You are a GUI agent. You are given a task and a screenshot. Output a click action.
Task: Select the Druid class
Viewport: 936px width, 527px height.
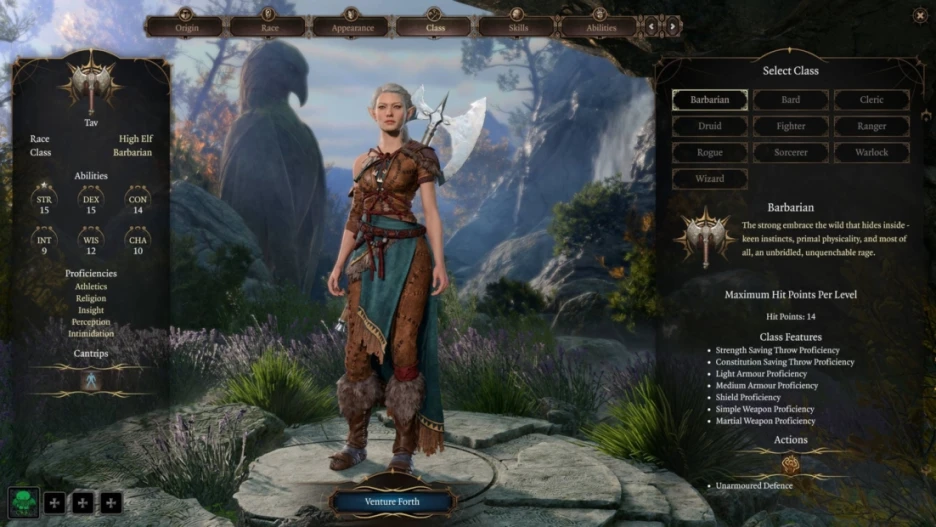click(710, 127)
